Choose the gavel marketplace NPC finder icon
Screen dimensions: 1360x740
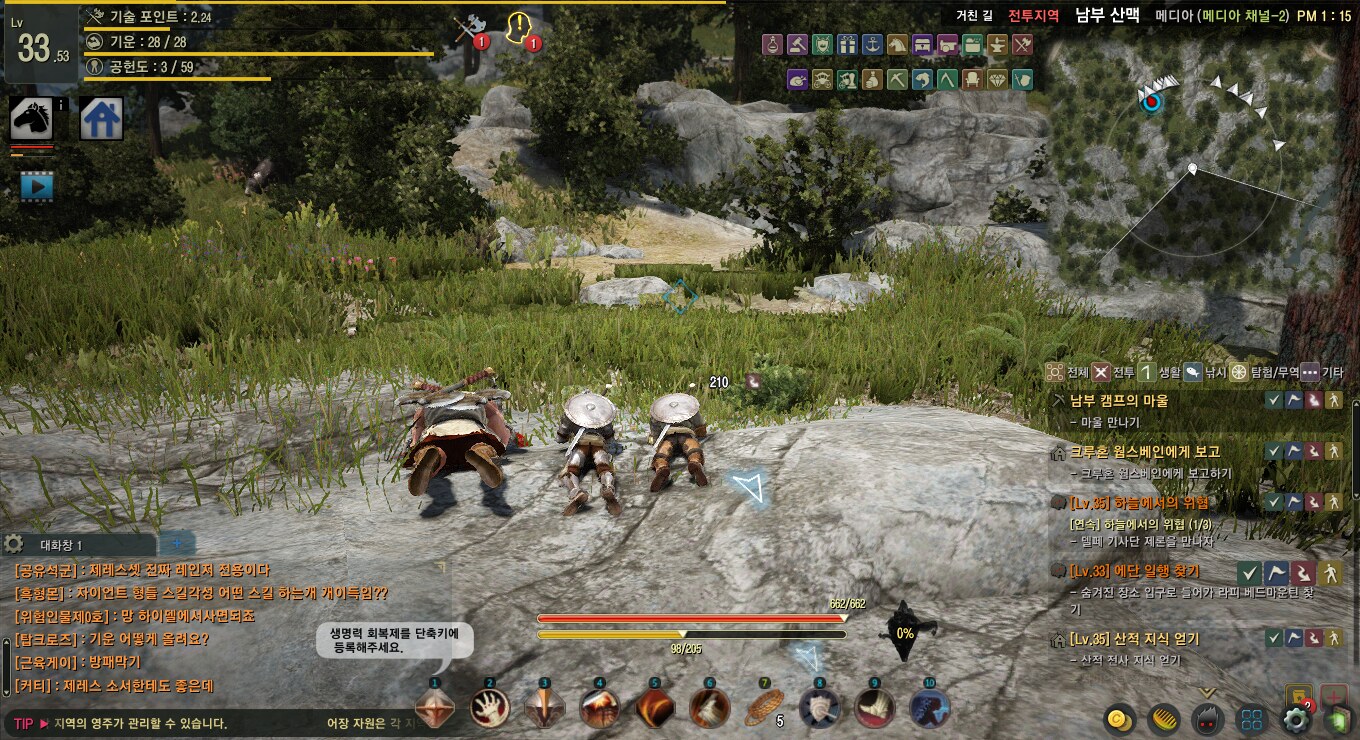(x=797, y=44)
